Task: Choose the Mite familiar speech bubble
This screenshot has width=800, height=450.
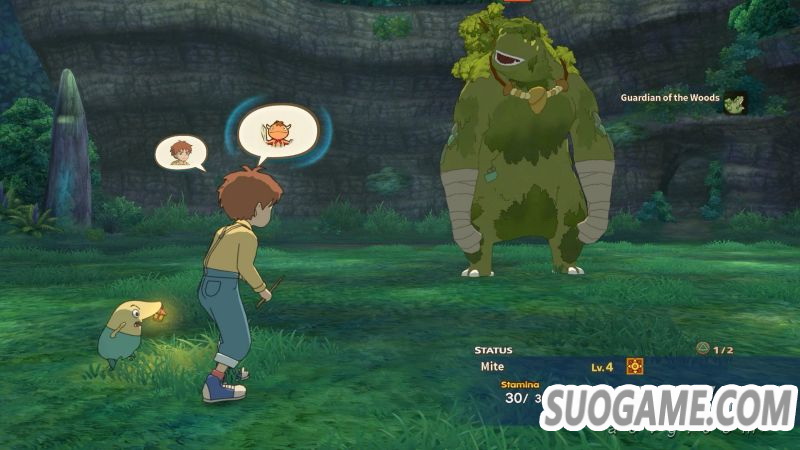Action: pyautogui.click(x=277, y=131)
